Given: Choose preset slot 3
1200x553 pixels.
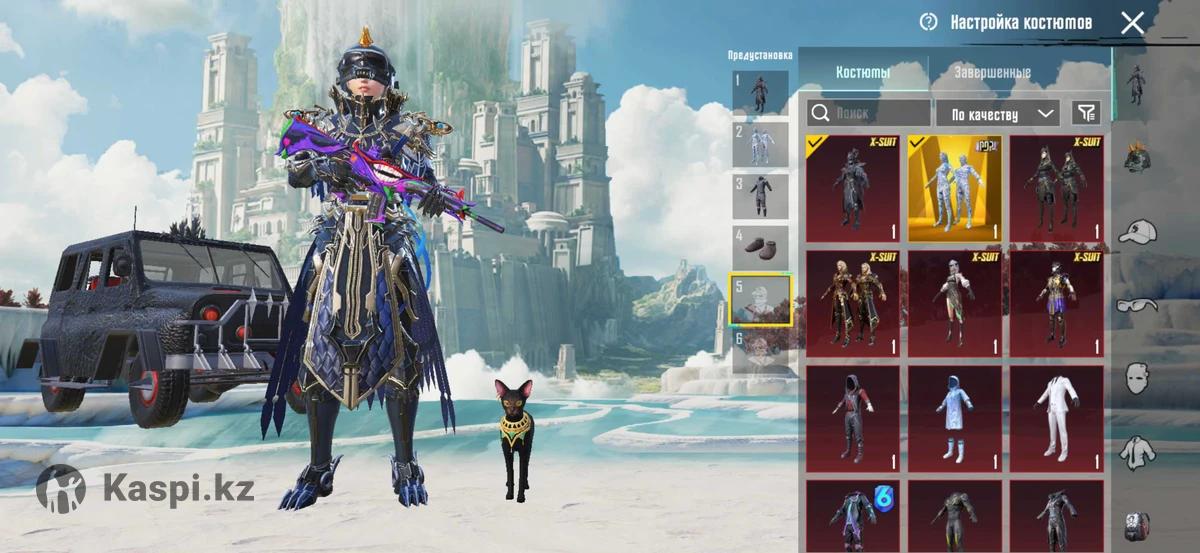Looking at the screenshot, I should pyautogui.click(x=760, y=196).
